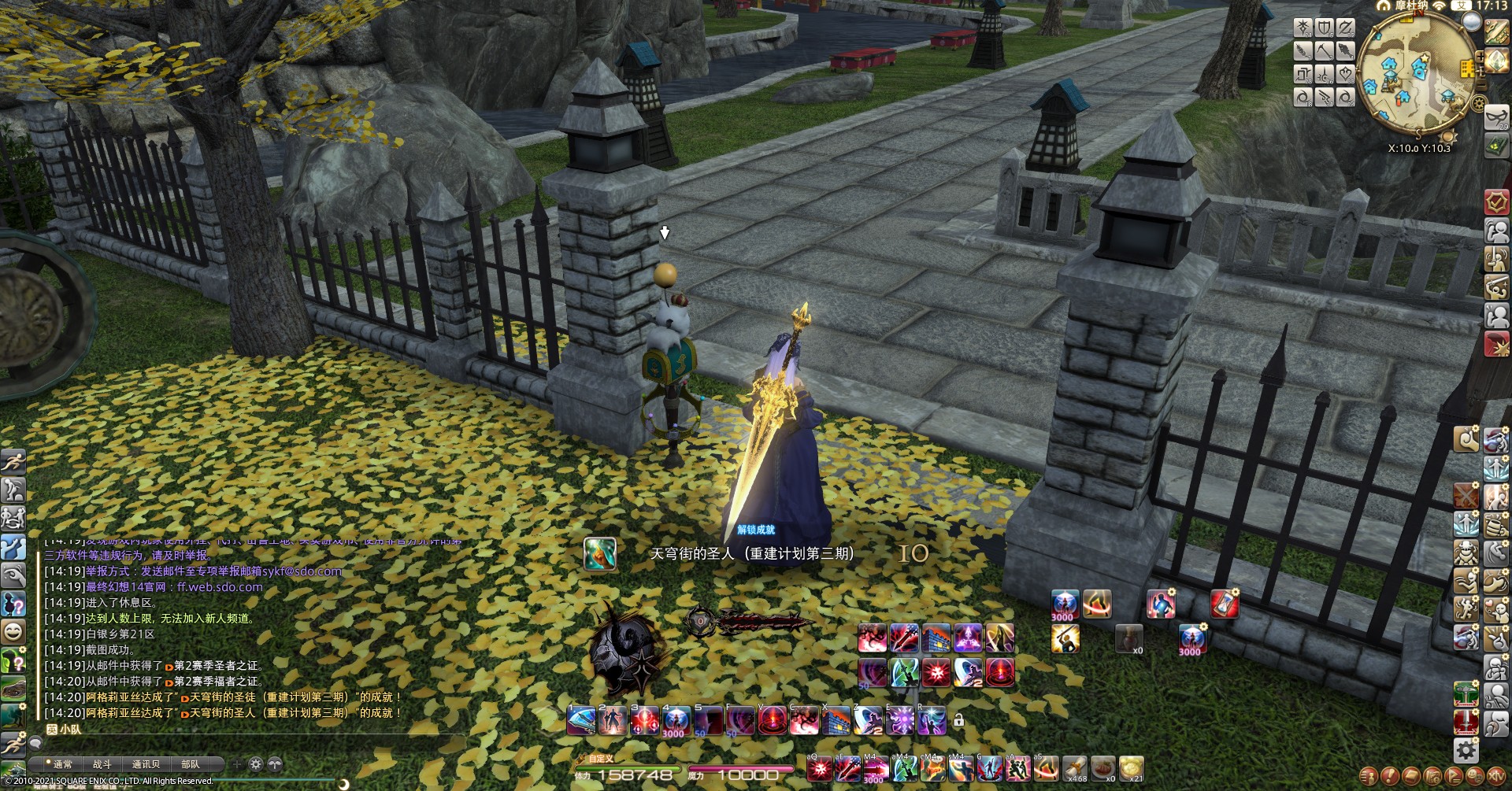The image size is (1512, 791).
Task: Activate the hotbar slot bound to V
Action: coord(772,721)
